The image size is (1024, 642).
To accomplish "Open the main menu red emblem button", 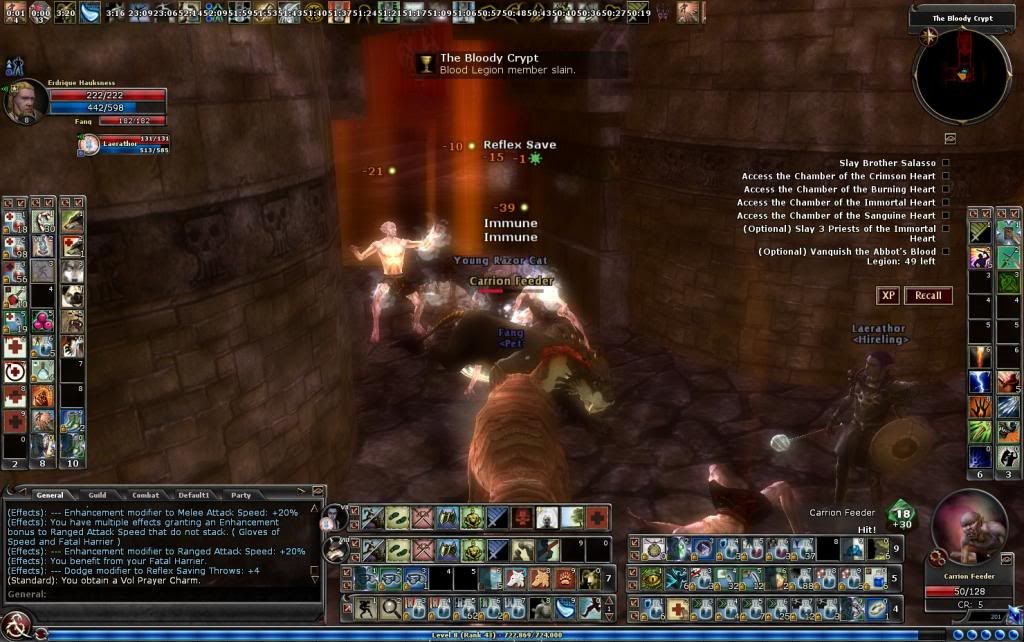I will (13, 630).
